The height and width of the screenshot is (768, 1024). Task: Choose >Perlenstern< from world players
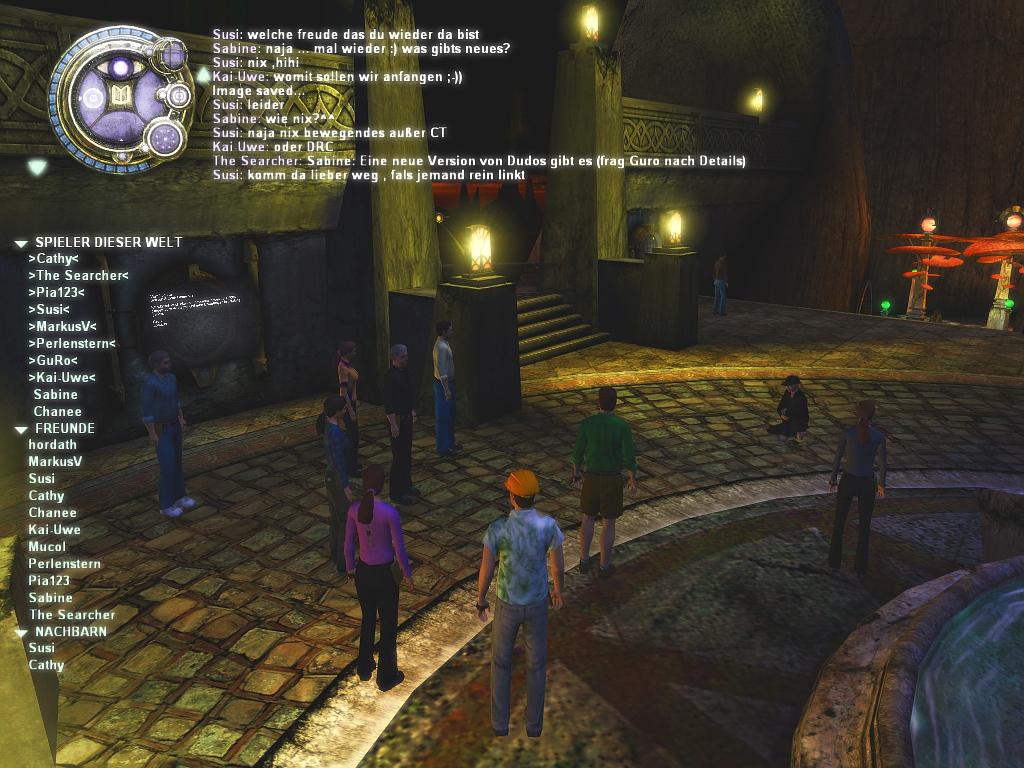pyautogui.click(x=71, y=343)
